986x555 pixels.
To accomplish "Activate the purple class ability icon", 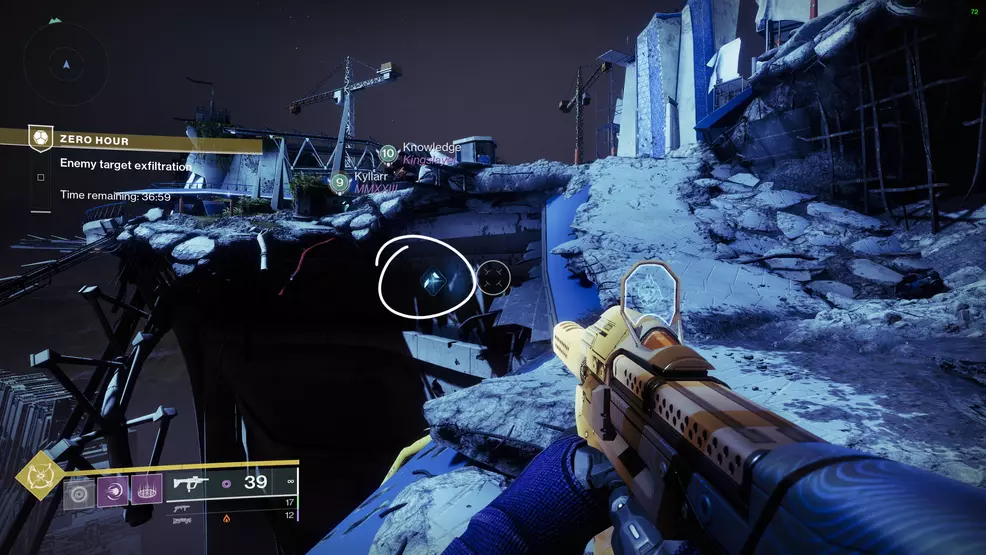I will [x=146, y=491].
